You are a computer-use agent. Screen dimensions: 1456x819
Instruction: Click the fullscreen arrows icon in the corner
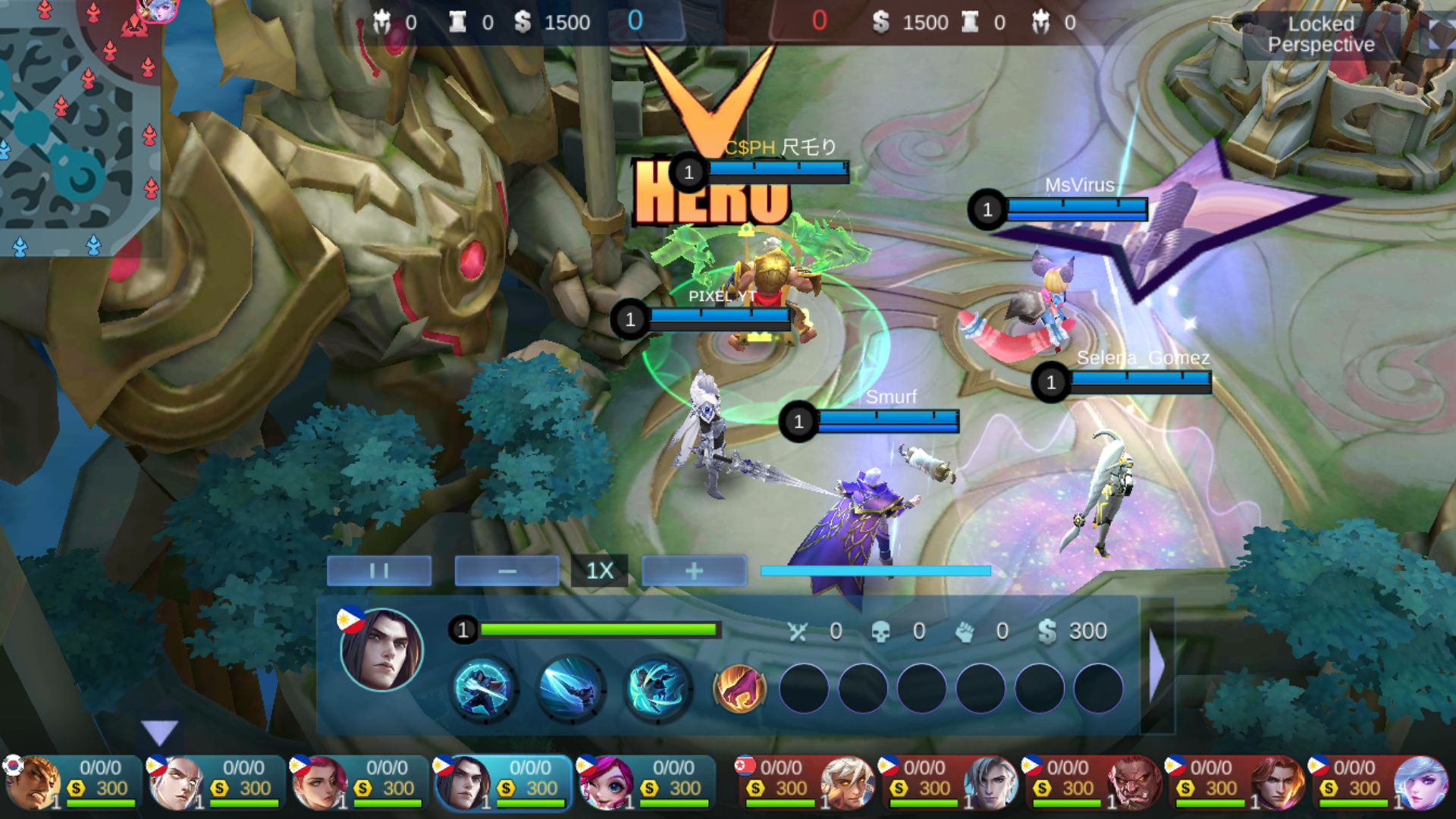(1436, 34)
